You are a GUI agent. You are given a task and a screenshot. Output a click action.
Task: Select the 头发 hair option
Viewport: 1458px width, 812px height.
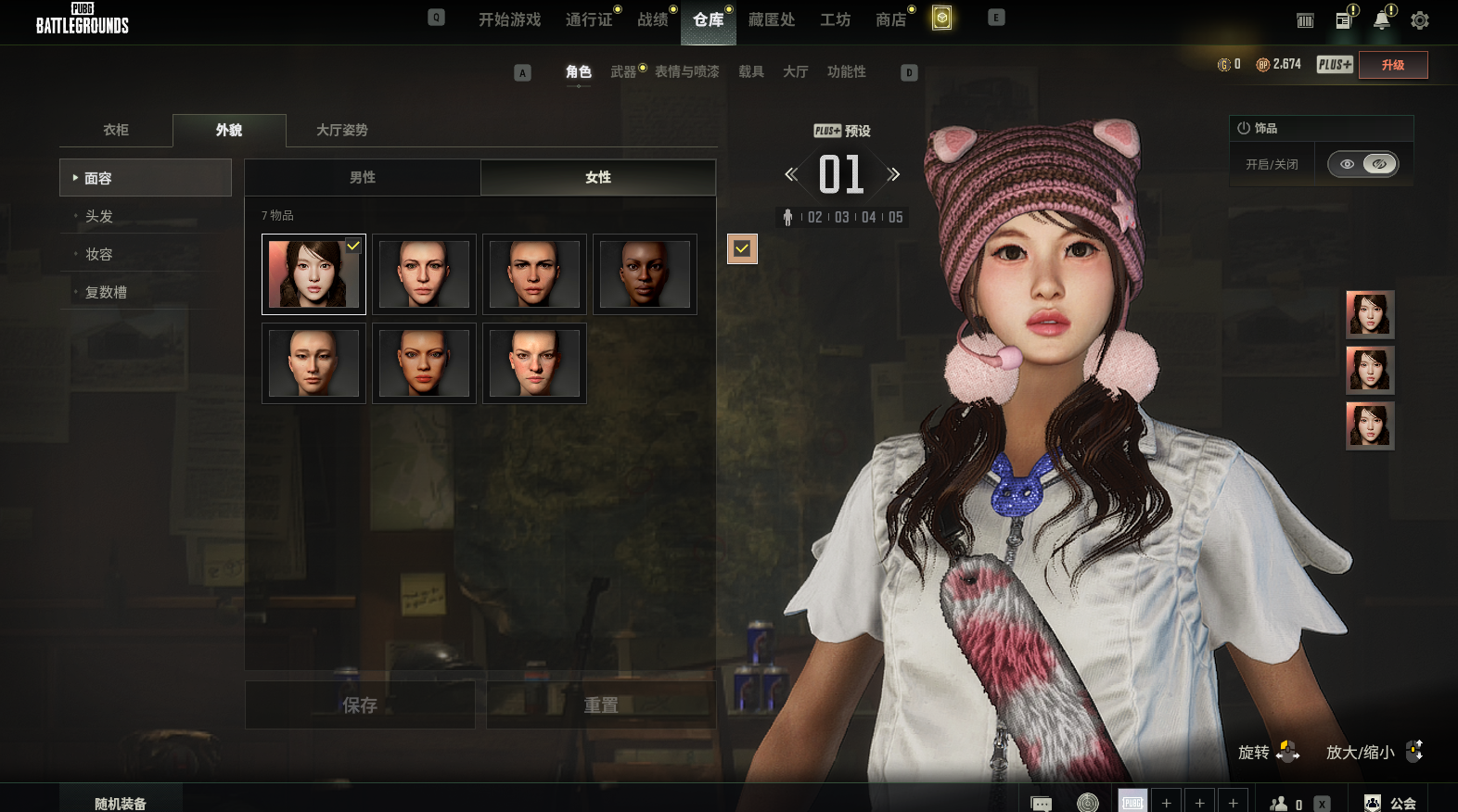click(99, 216)
